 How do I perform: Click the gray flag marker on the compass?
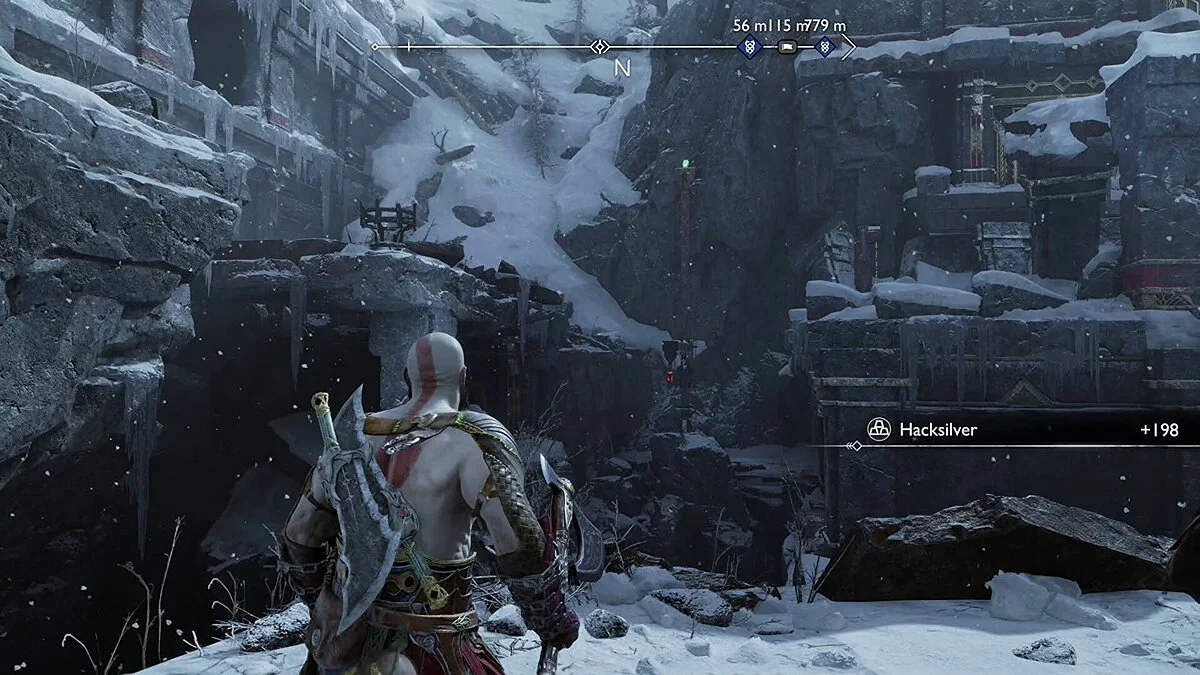click(787, 46)
